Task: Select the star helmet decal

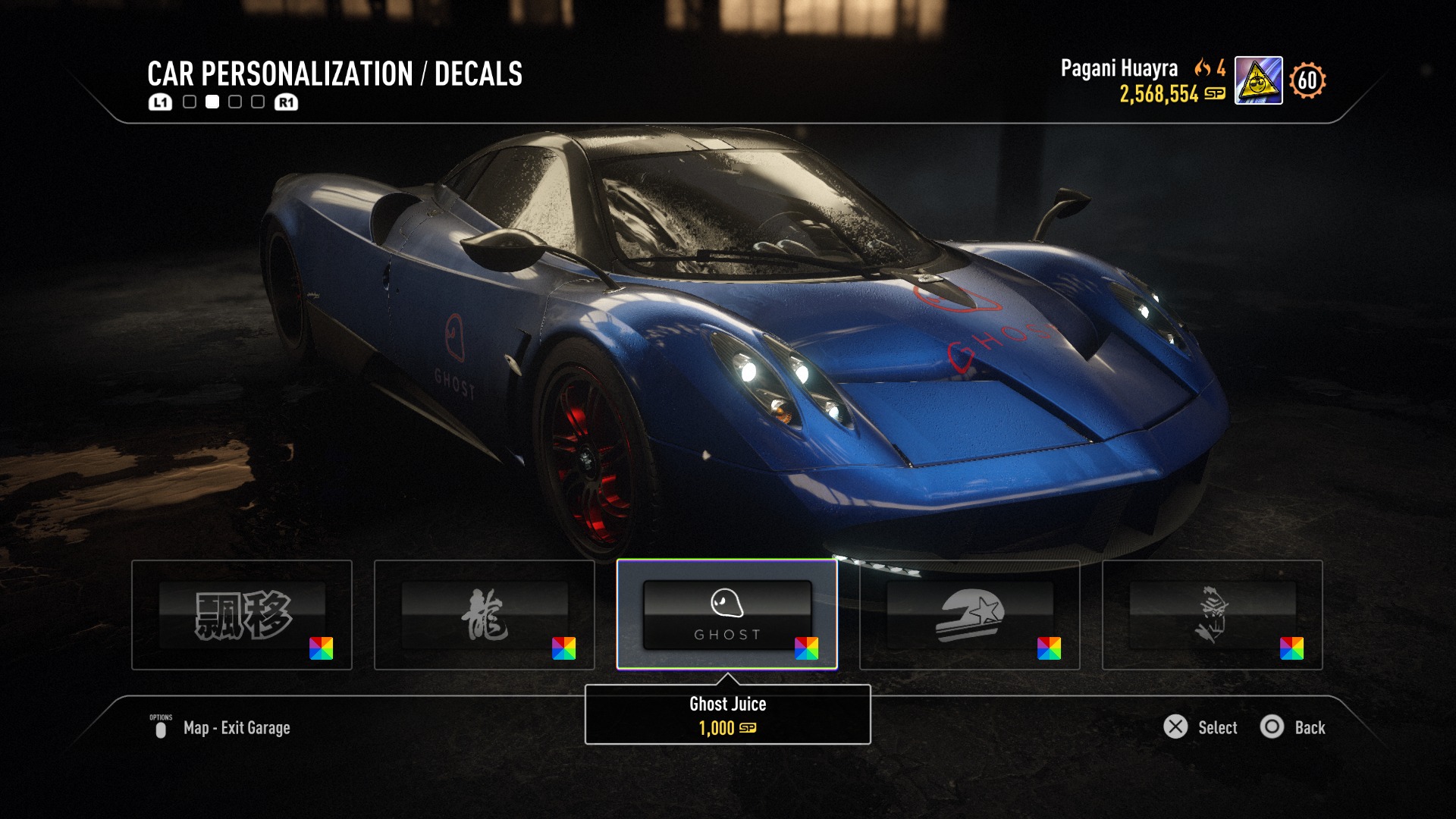Action: (x=969, y=614)
